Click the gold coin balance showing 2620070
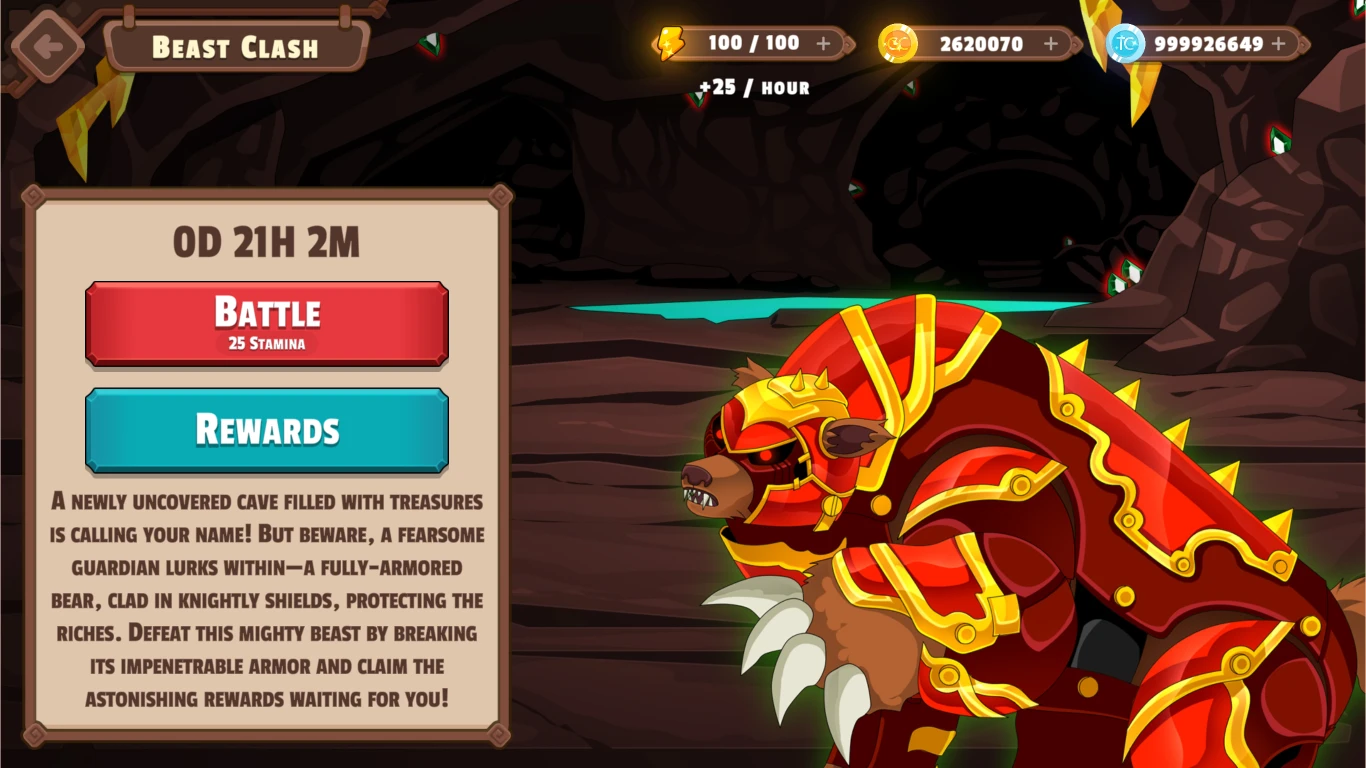 (981, 43)
